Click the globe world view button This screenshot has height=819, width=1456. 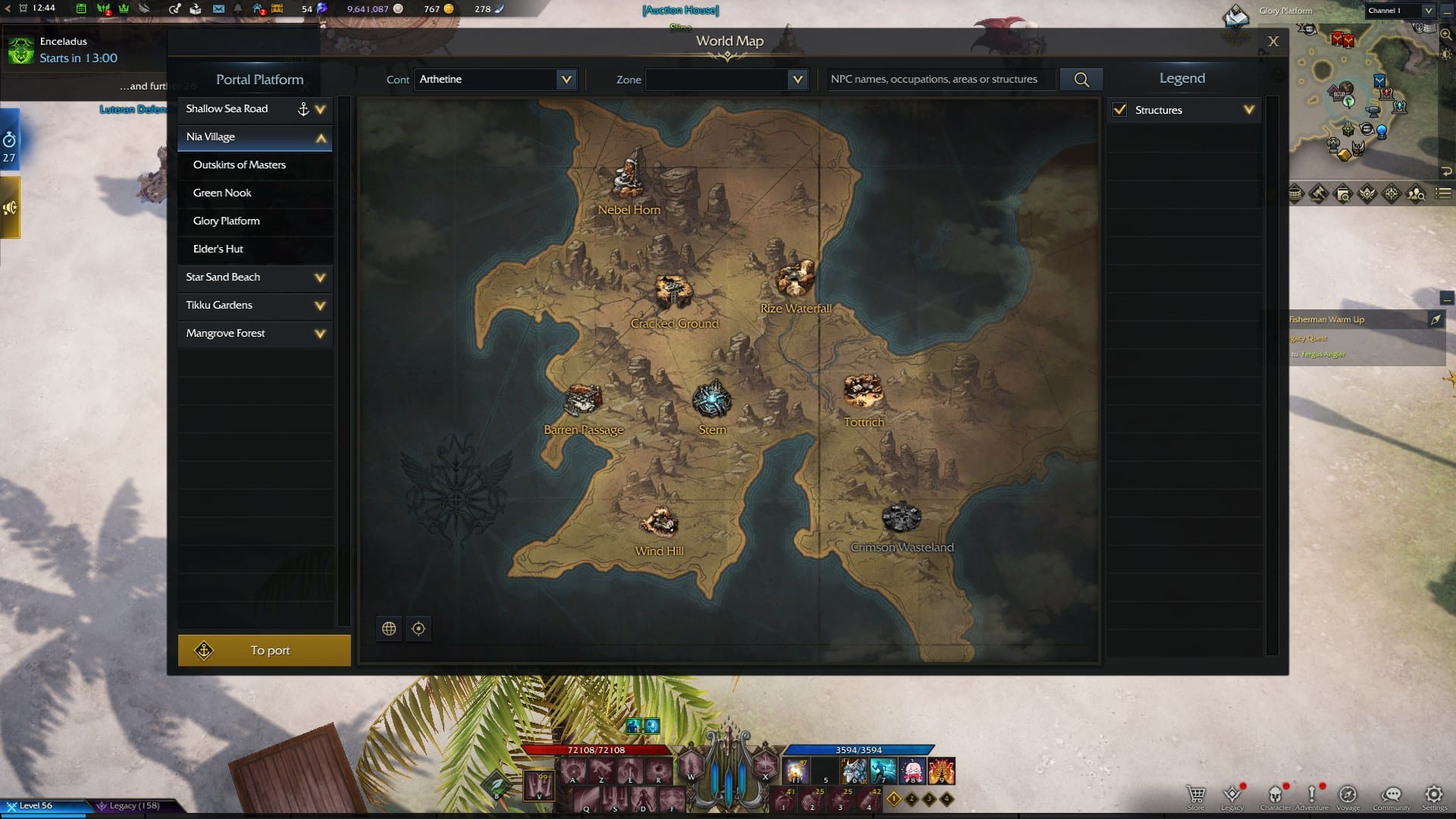tap(389, 629)
